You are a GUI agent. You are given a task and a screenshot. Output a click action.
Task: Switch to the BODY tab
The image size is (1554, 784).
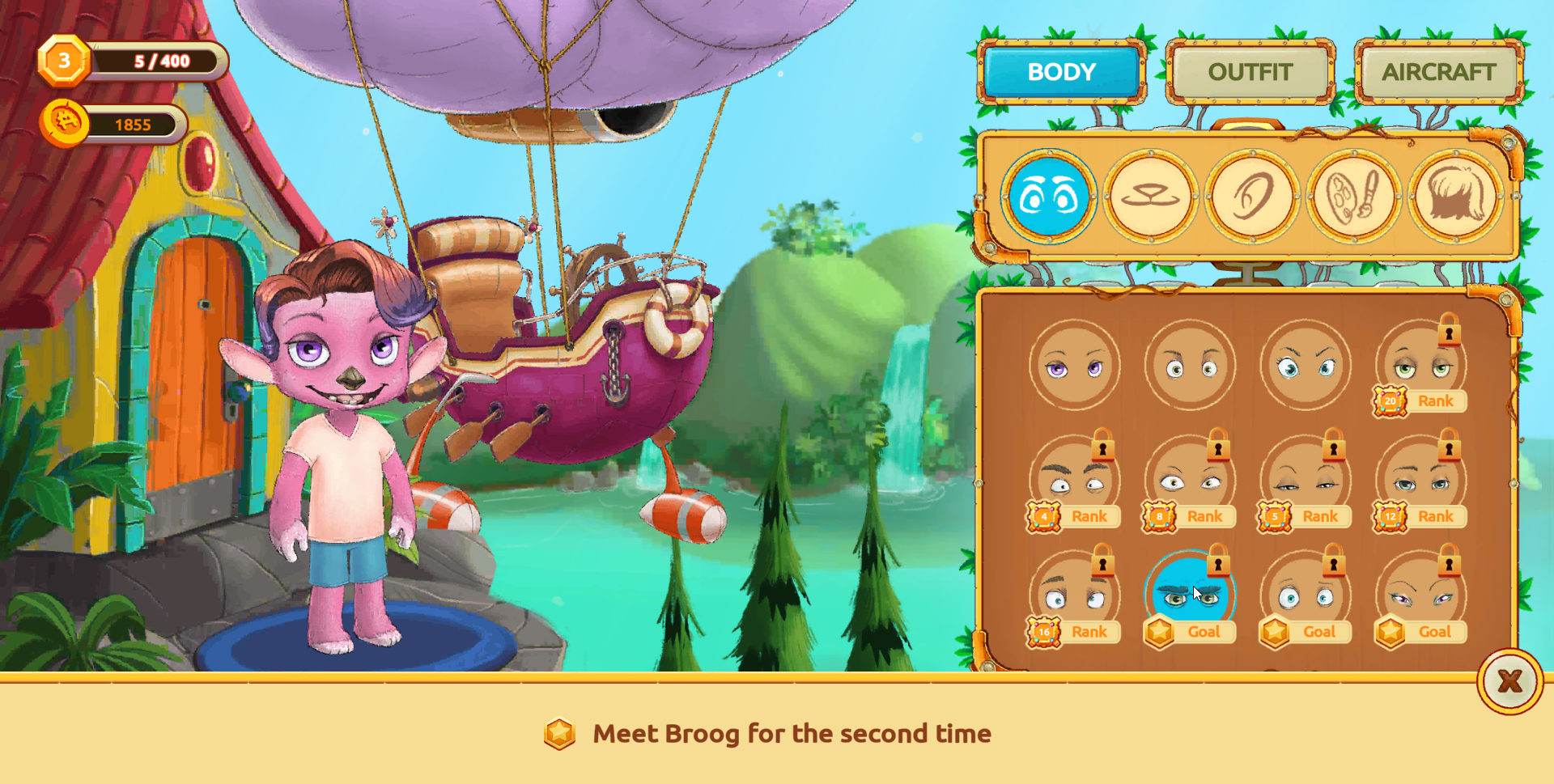(1061, 72)
